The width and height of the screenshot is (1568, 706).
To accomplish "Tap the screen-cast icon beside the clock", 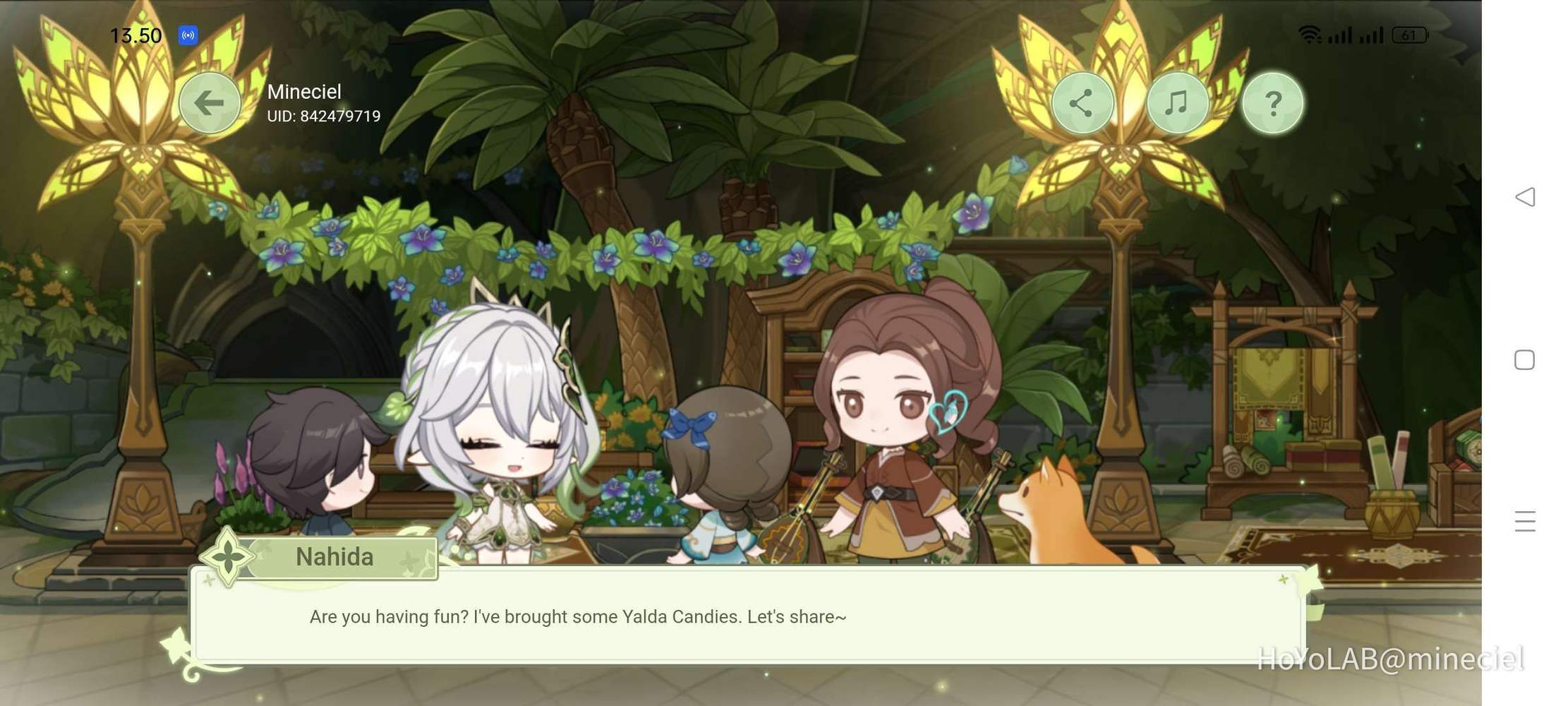I will pyautogui.click(x=188, y=35).
